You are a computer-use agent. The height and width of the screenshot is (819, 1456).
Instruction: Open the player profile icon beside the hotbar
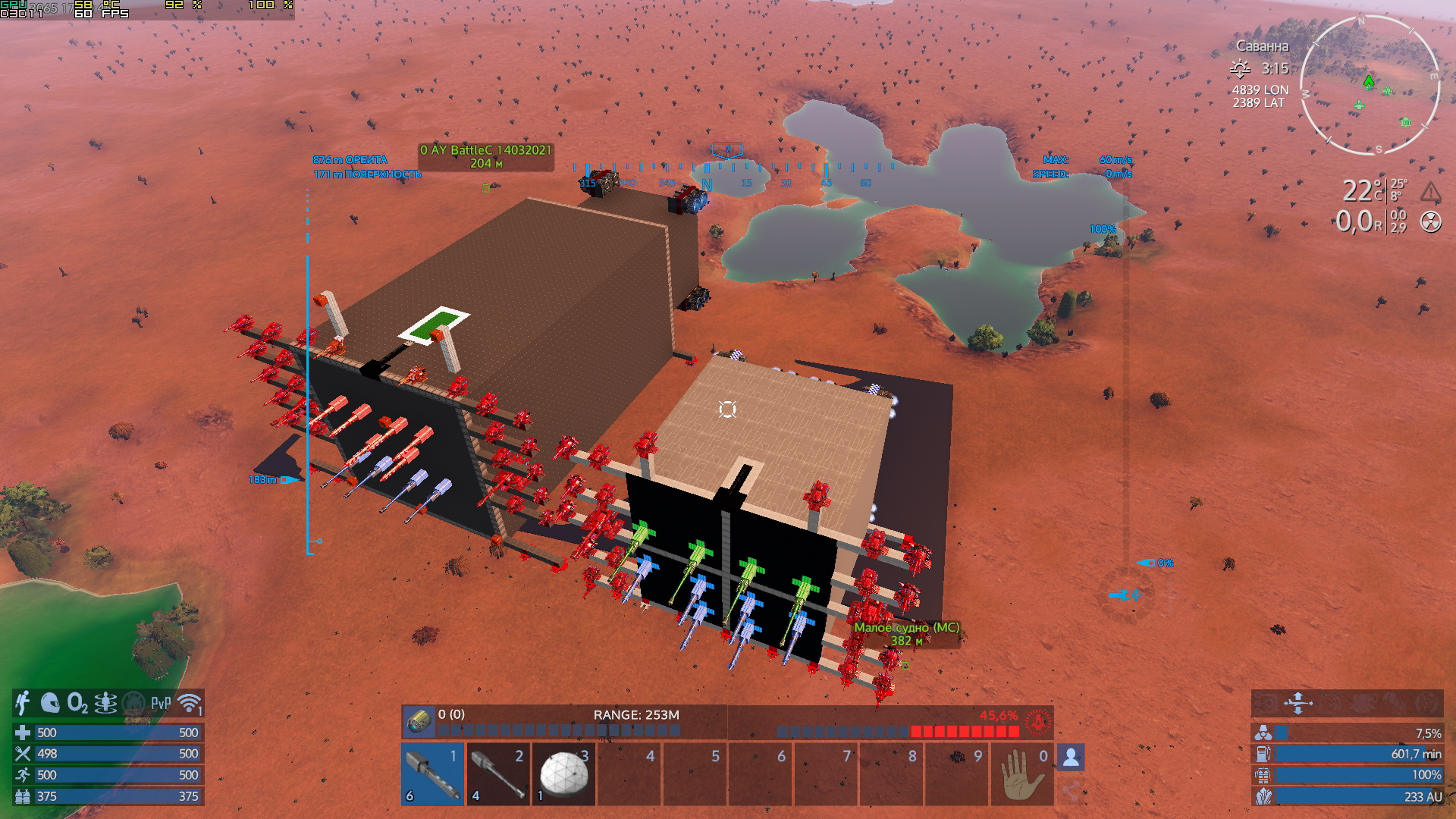[1071, 757]
